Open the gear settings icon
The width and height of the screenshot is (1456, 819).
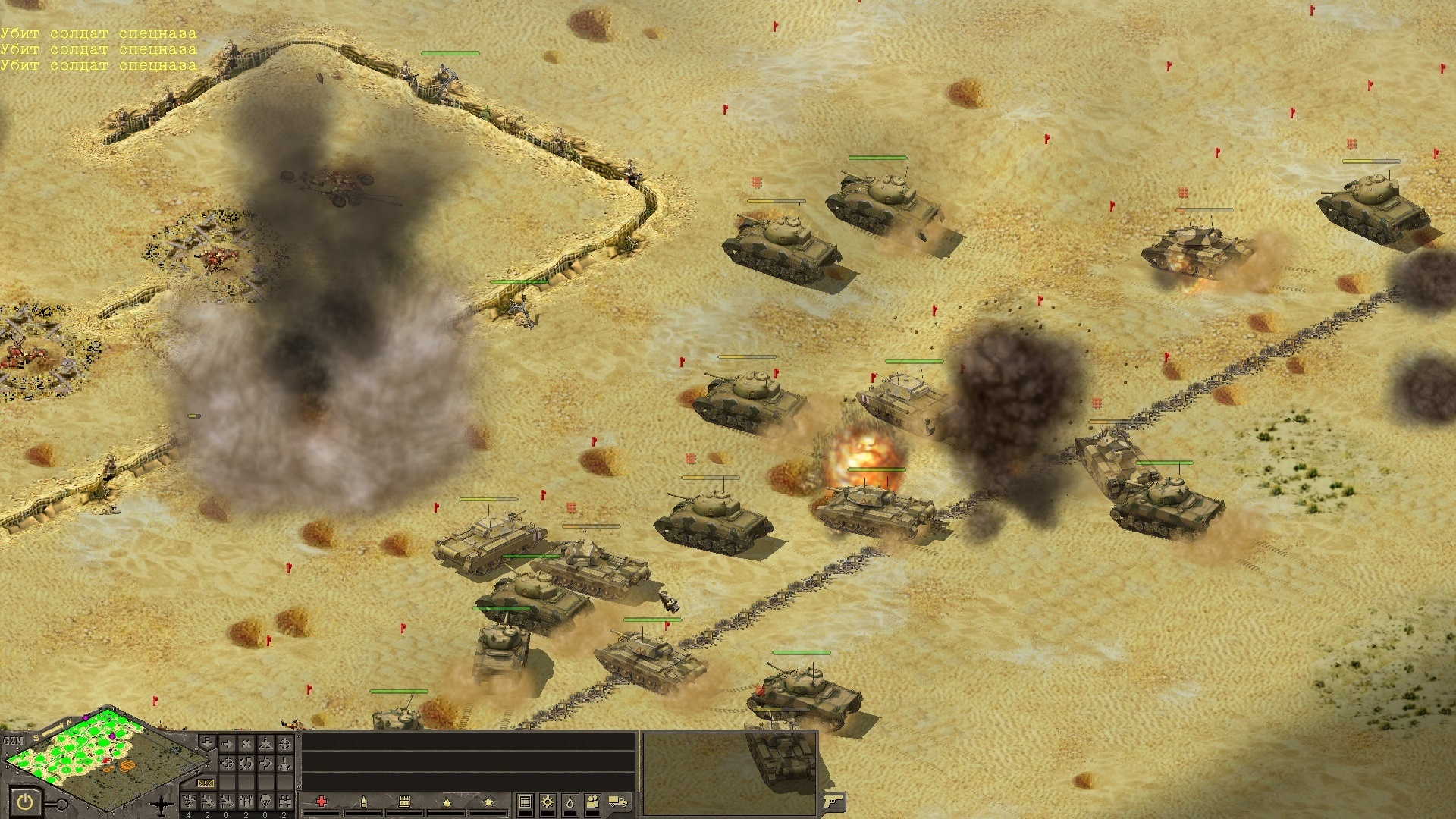tap(548, 802)
